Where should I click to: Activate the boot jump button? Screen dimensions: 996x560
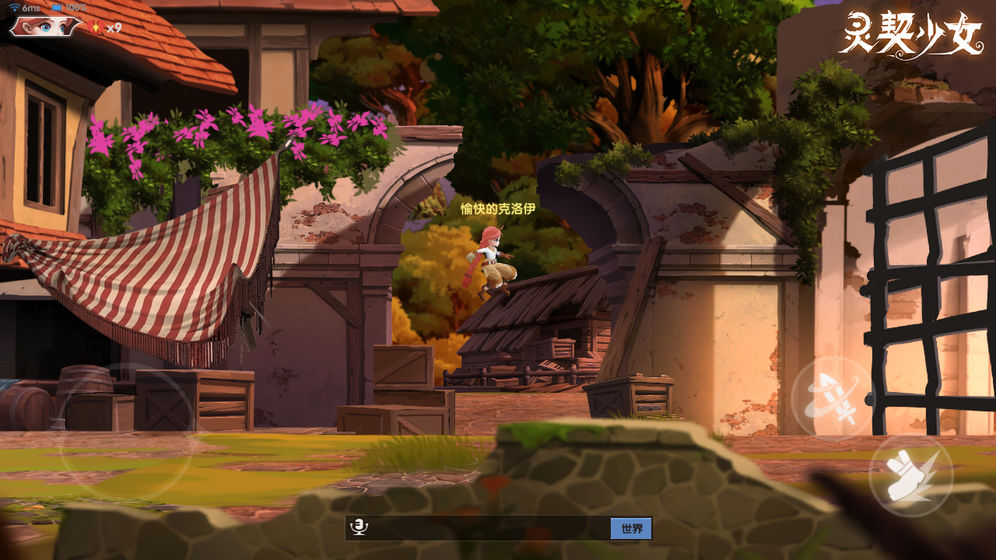[911, 469]
